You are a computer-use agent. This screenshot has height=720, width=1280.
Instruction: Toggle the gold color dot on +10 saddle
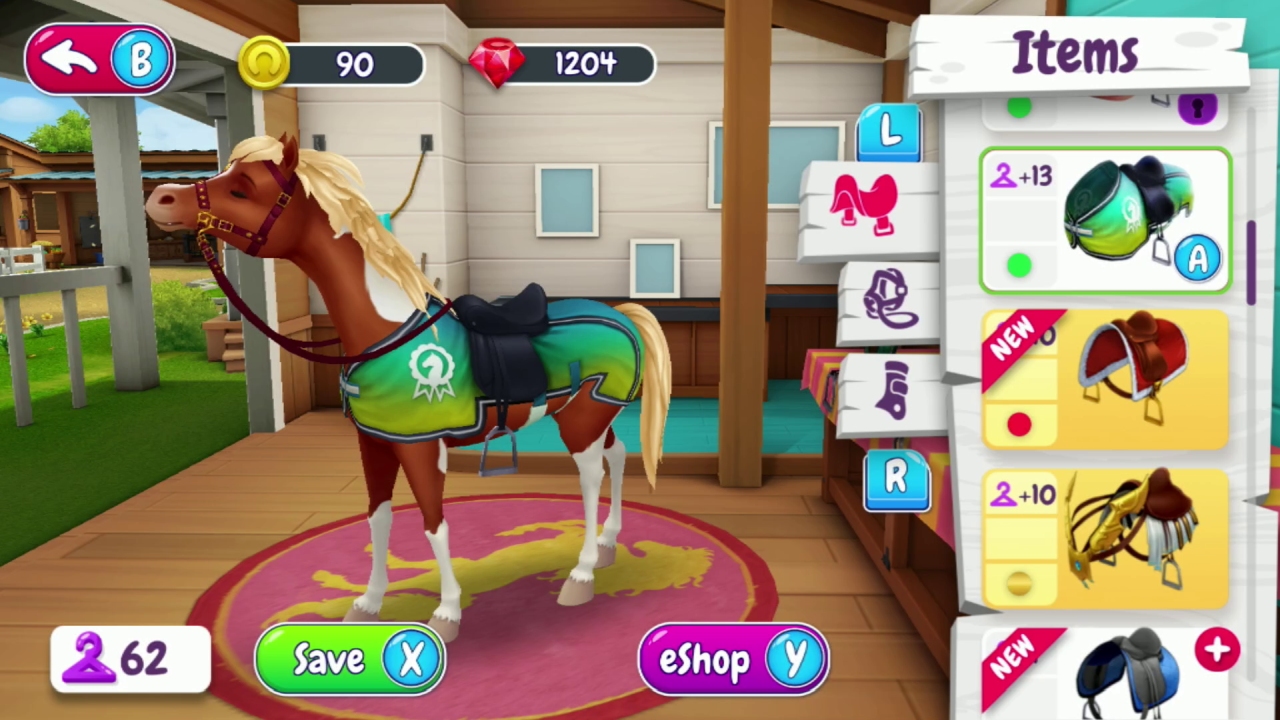coord(1018,583)
